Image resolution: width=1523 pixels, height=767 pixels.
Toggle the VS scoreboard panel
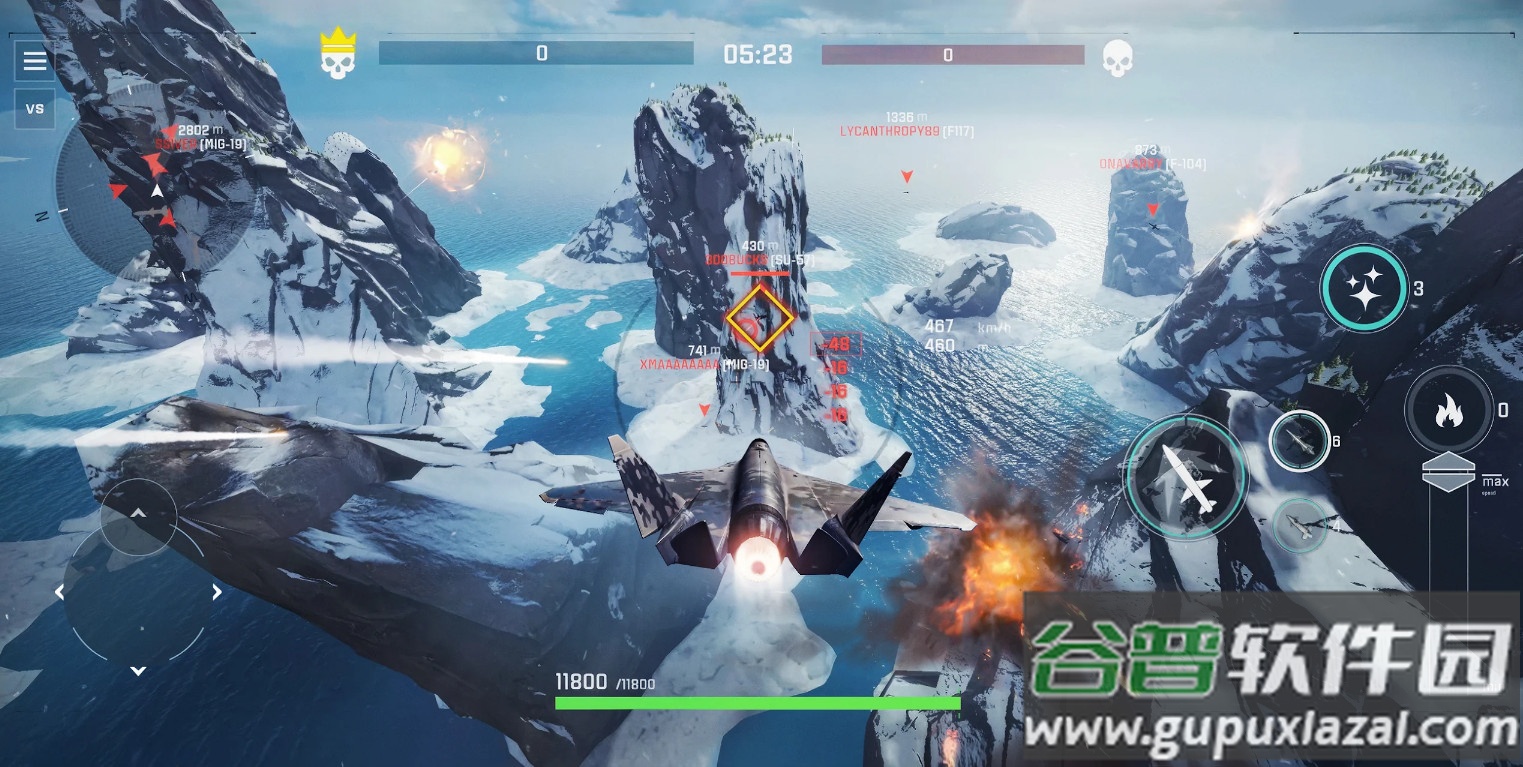click(x=34, y=109)
